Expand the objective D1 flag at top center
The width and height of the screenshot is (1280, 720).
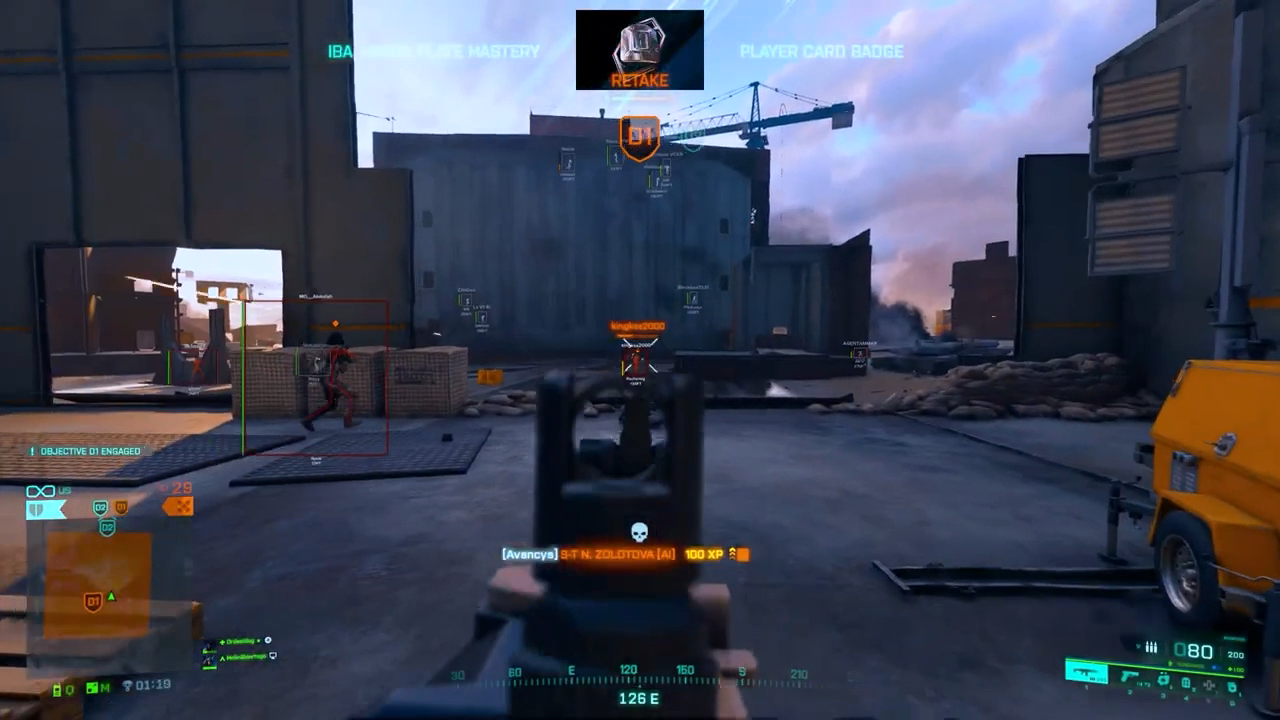639,137
